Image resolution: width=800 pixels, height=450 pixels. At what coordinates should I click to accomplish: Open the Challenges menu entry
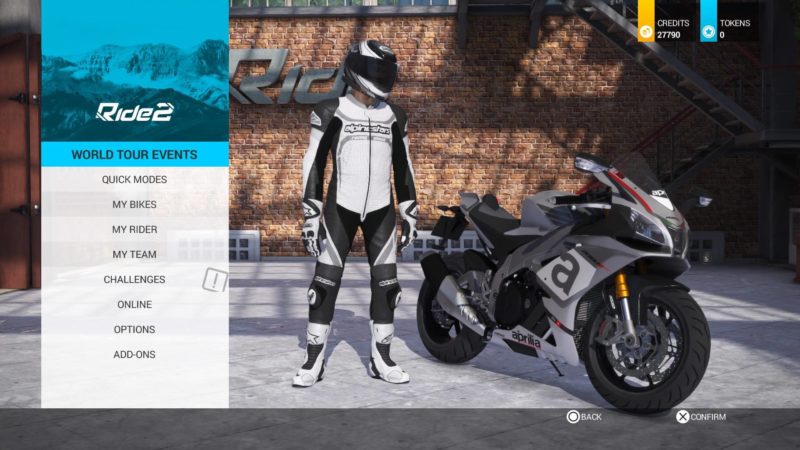coord(134,280)
